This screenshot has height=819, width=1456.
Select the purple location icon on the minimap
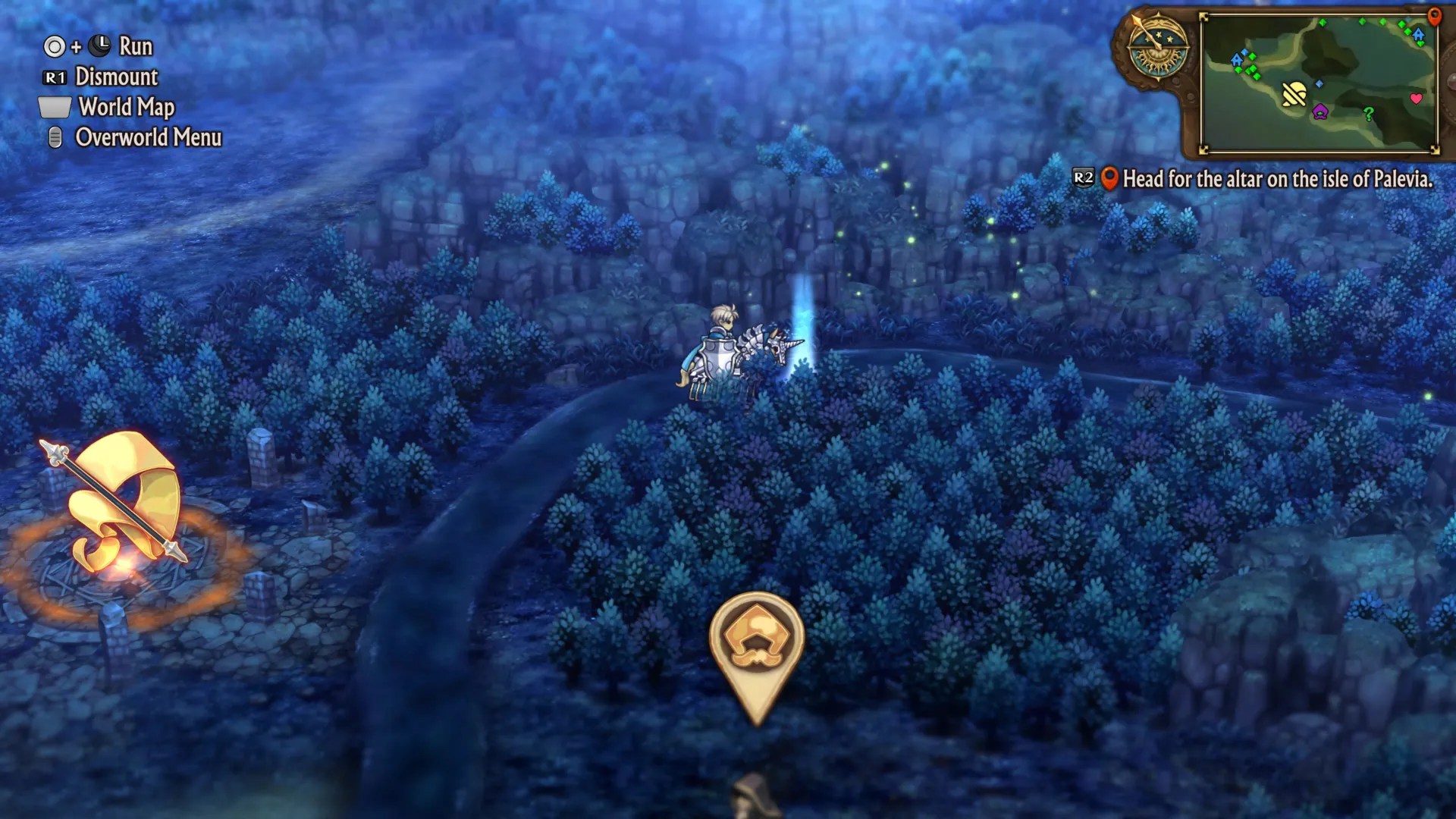point(1320,112)
